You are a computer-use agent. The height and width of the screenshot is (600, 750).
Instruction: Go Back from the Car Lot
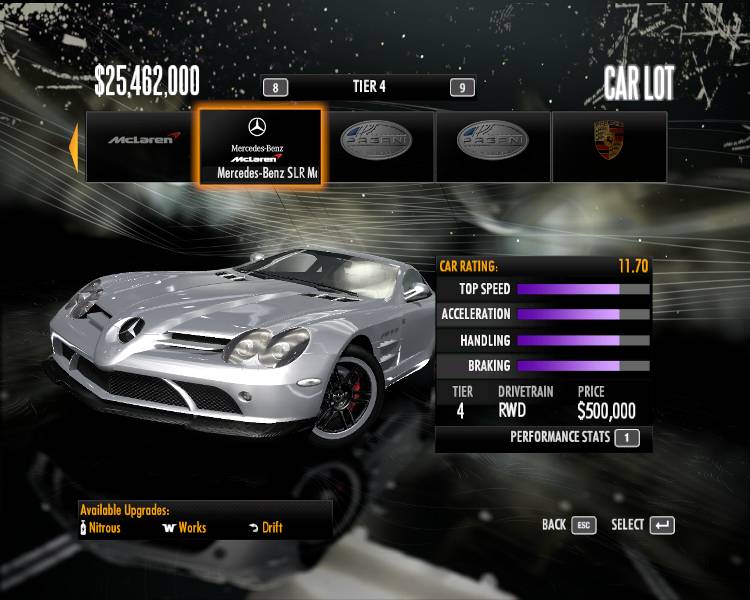pyautogui.click(x=568, y=525)
